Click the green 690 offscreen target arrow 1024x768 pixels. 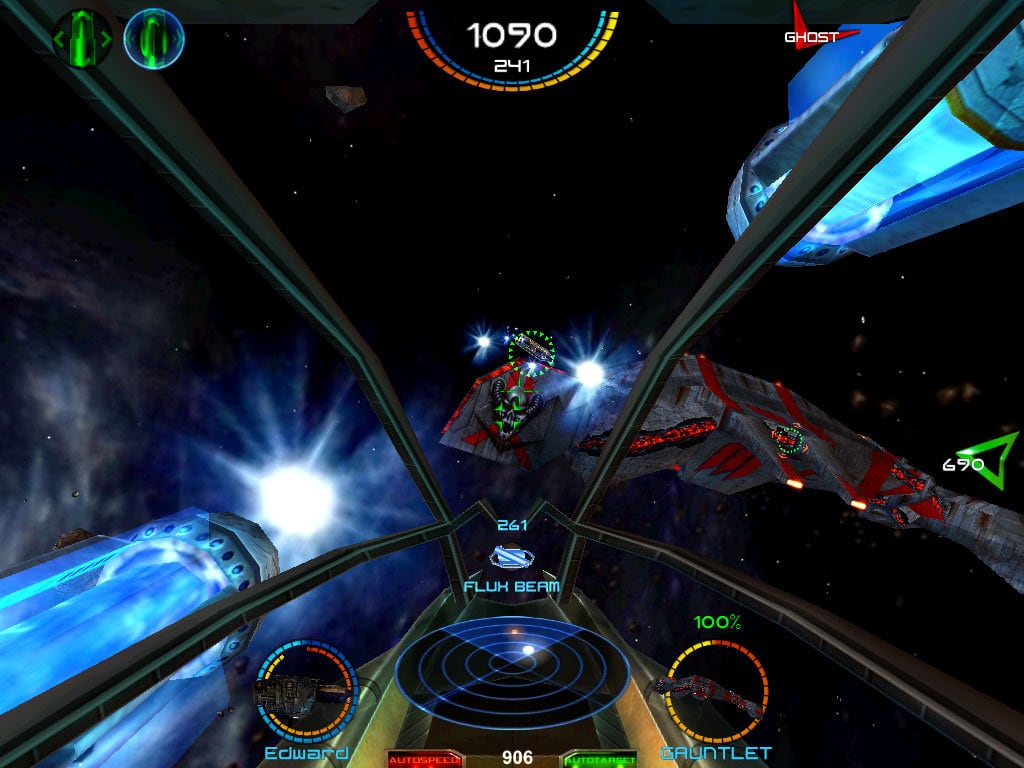coord(990,461)
